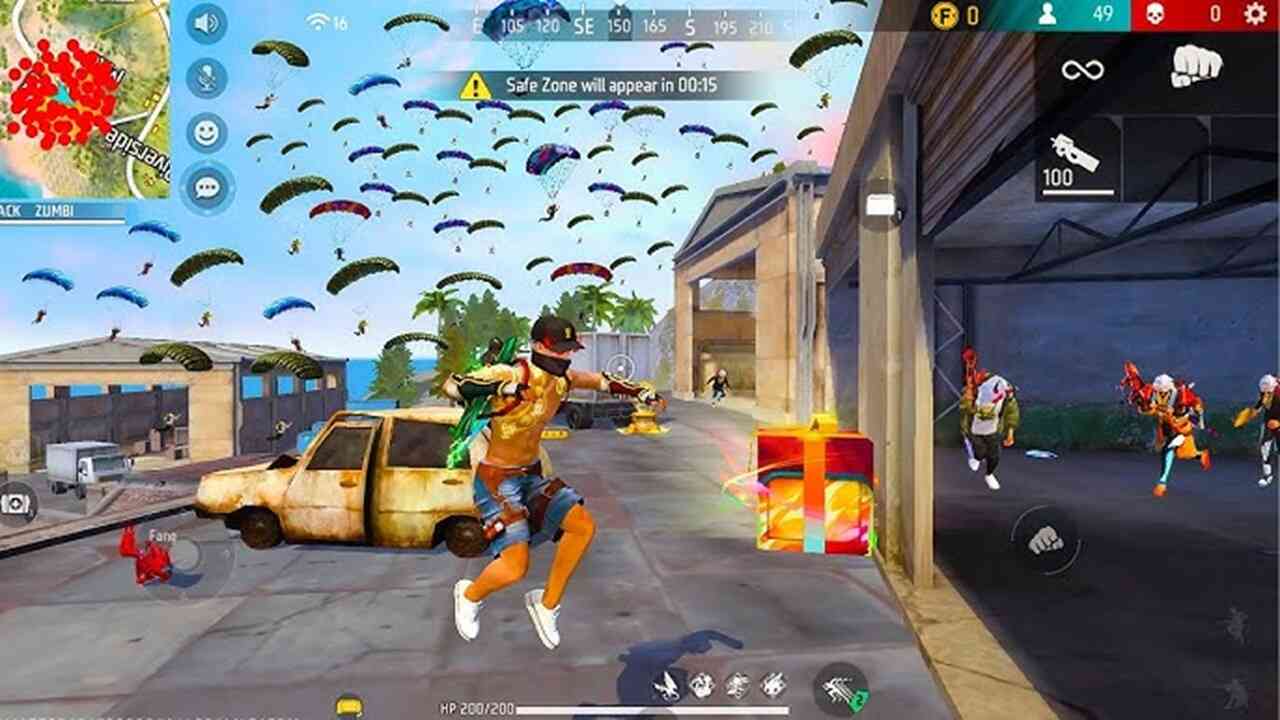Viewport: 1280px width, 720px height.
Task: Select the fist melee weapon slot
Action: point(1196,67)
